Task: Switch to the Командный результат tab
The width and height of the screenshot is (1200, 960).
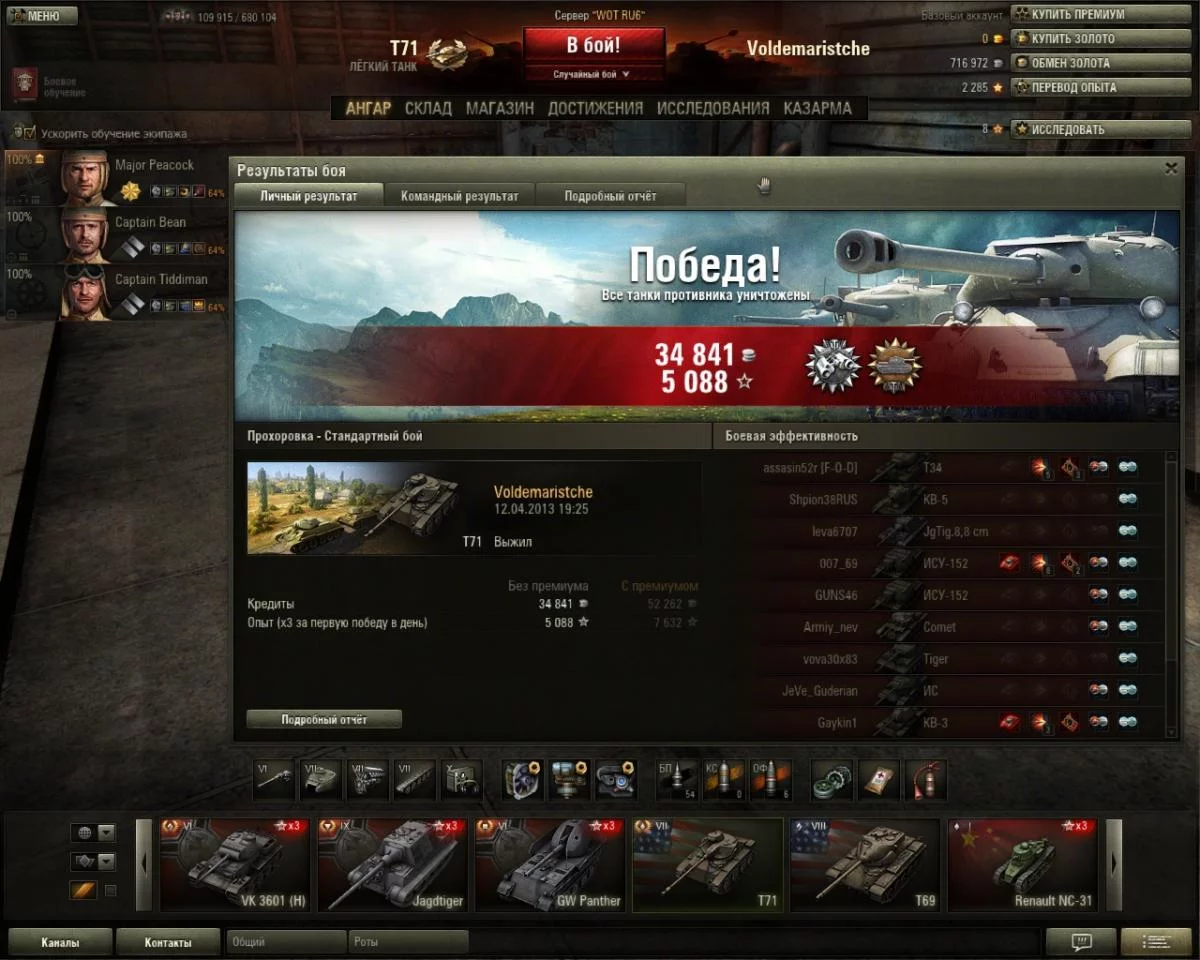Action: [x=460, y=196]
